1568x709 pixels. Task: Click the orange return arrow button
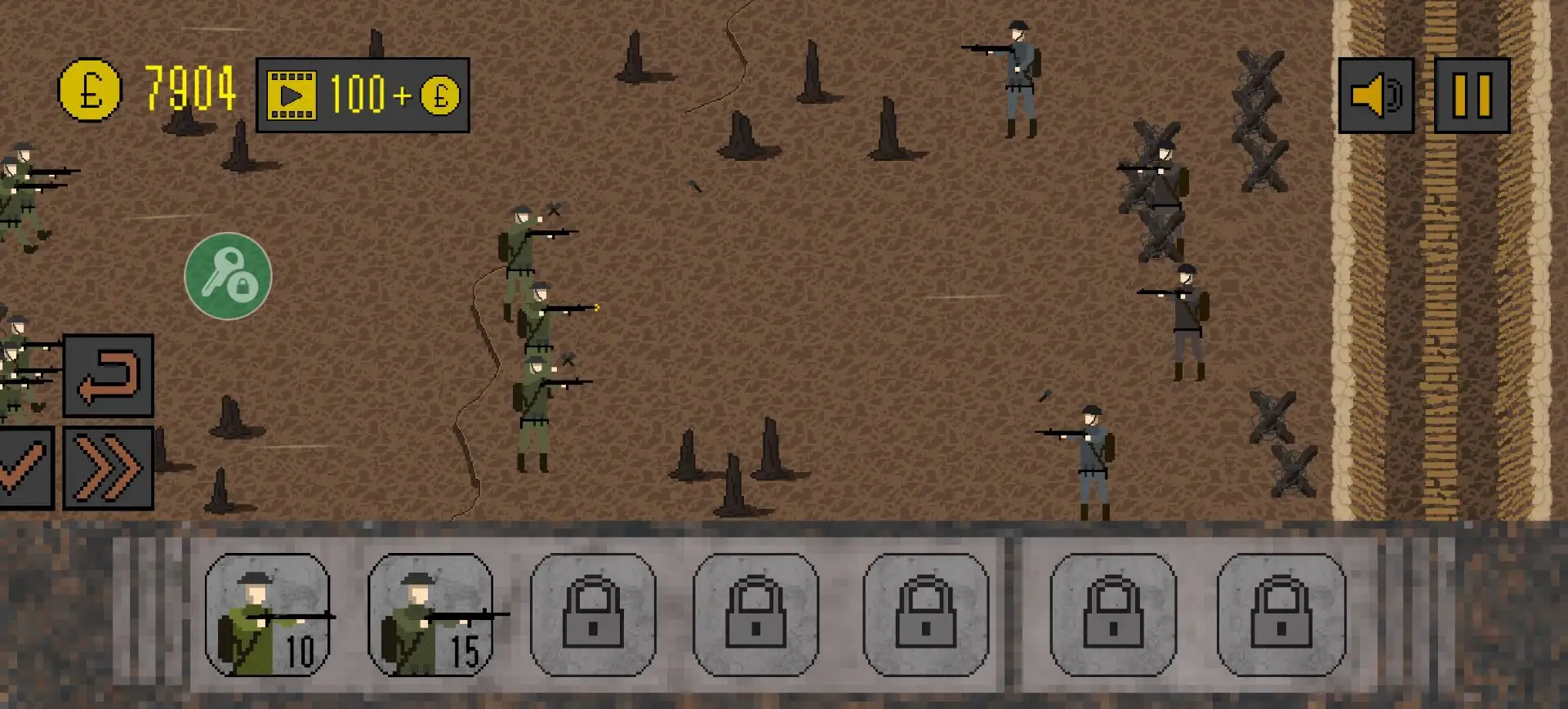coord(109,376)
